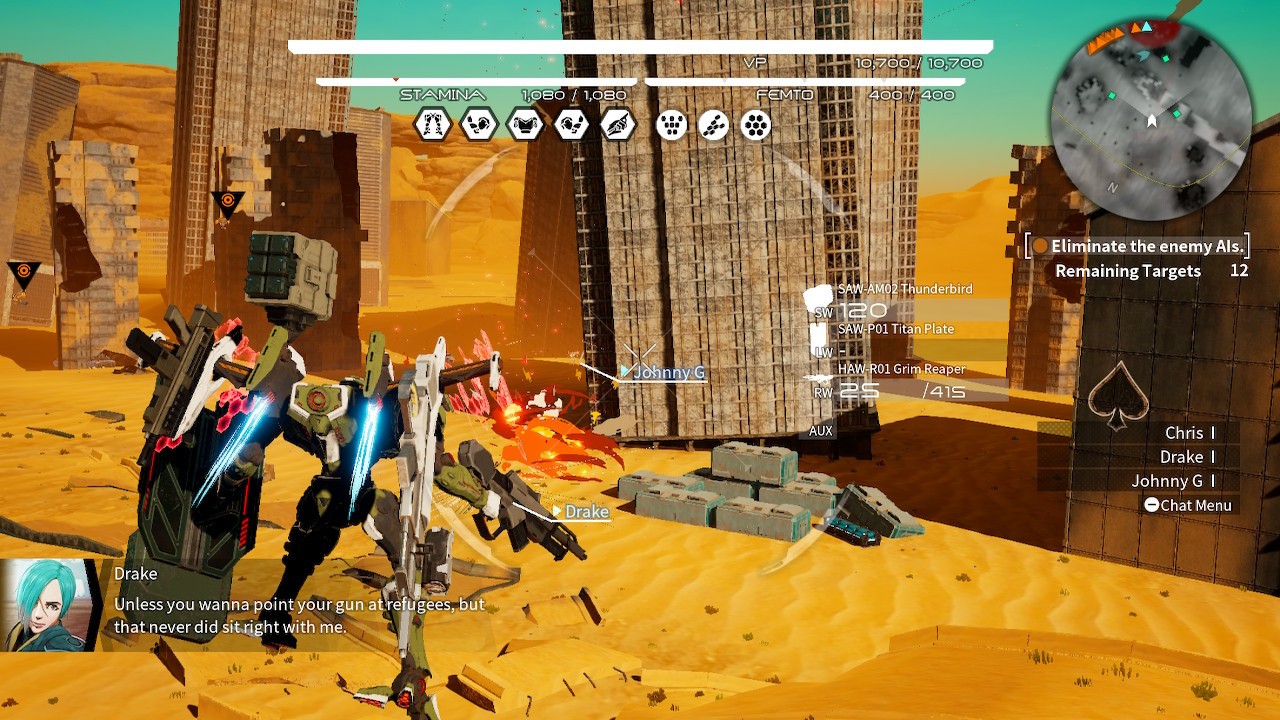Select the "Eliminate the enemy AIs" objective
The width and height of the screenshot is (1280, 720).
[x=1138, y=246]
